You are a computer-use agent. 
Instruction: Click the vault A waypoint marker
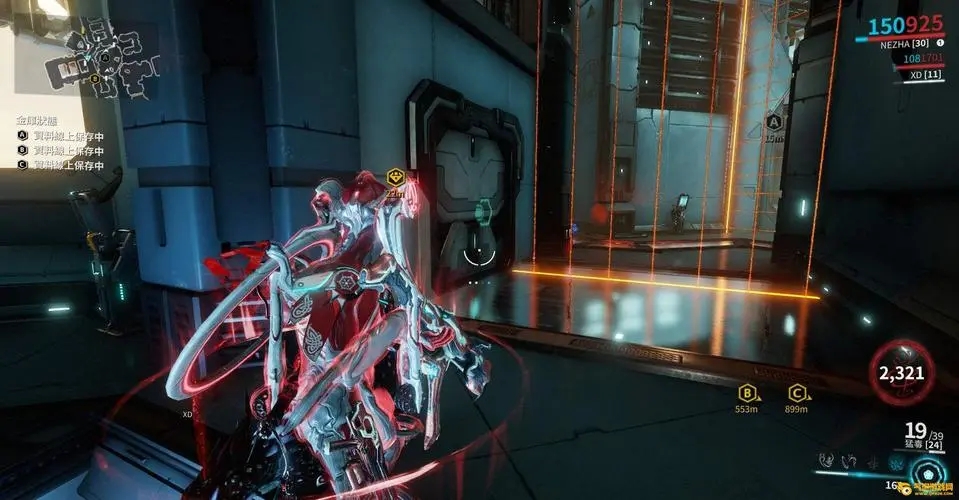coord(773,122)
